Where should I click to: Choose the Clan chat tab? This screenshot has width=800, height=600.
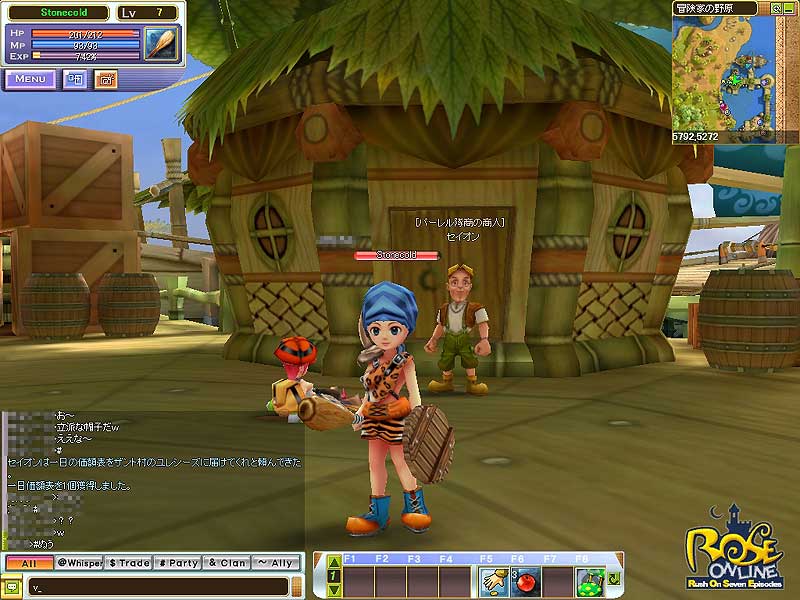226,563
